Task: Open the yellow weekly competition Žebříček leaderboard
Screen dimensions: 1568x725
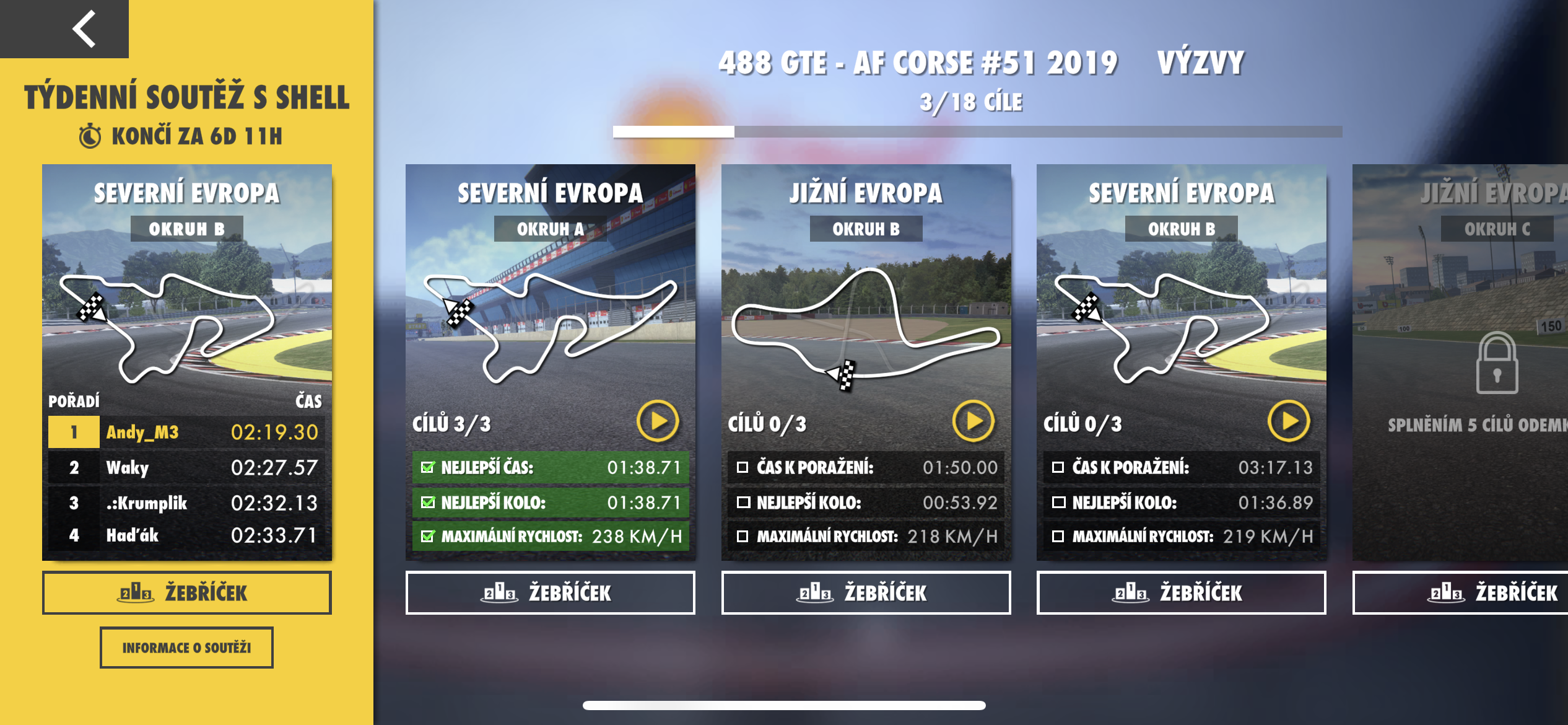Action: click(x=186, y=593)
